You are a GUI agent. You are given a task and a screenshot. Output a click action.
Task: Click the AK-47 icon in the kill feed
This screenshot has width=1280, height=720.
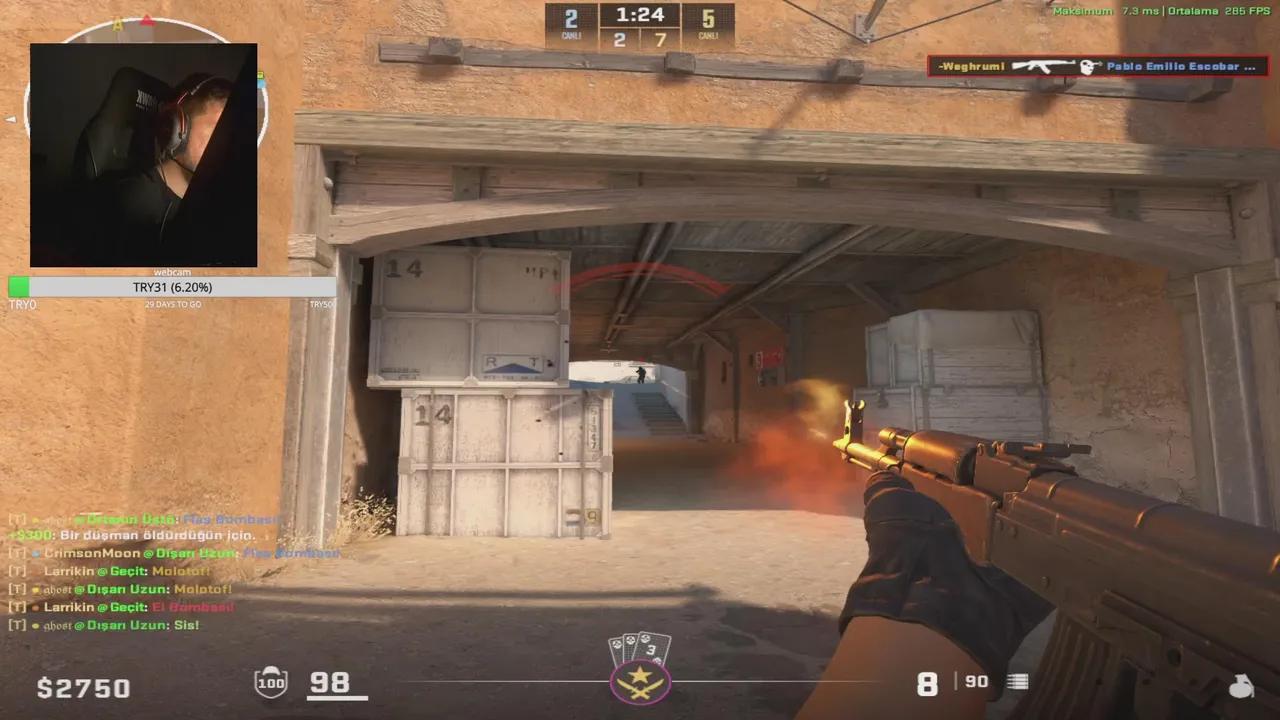pyautogui.click(x=1043, y=66)
